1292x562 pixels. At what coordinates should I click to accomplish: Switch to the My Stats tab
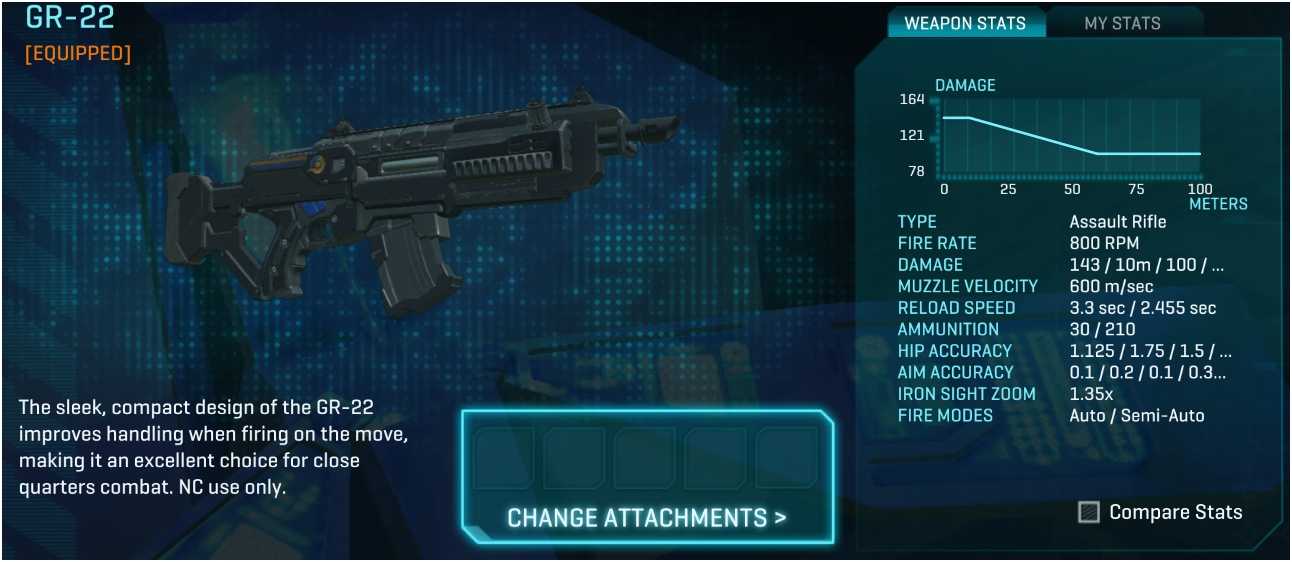(x=1122, y=23)
